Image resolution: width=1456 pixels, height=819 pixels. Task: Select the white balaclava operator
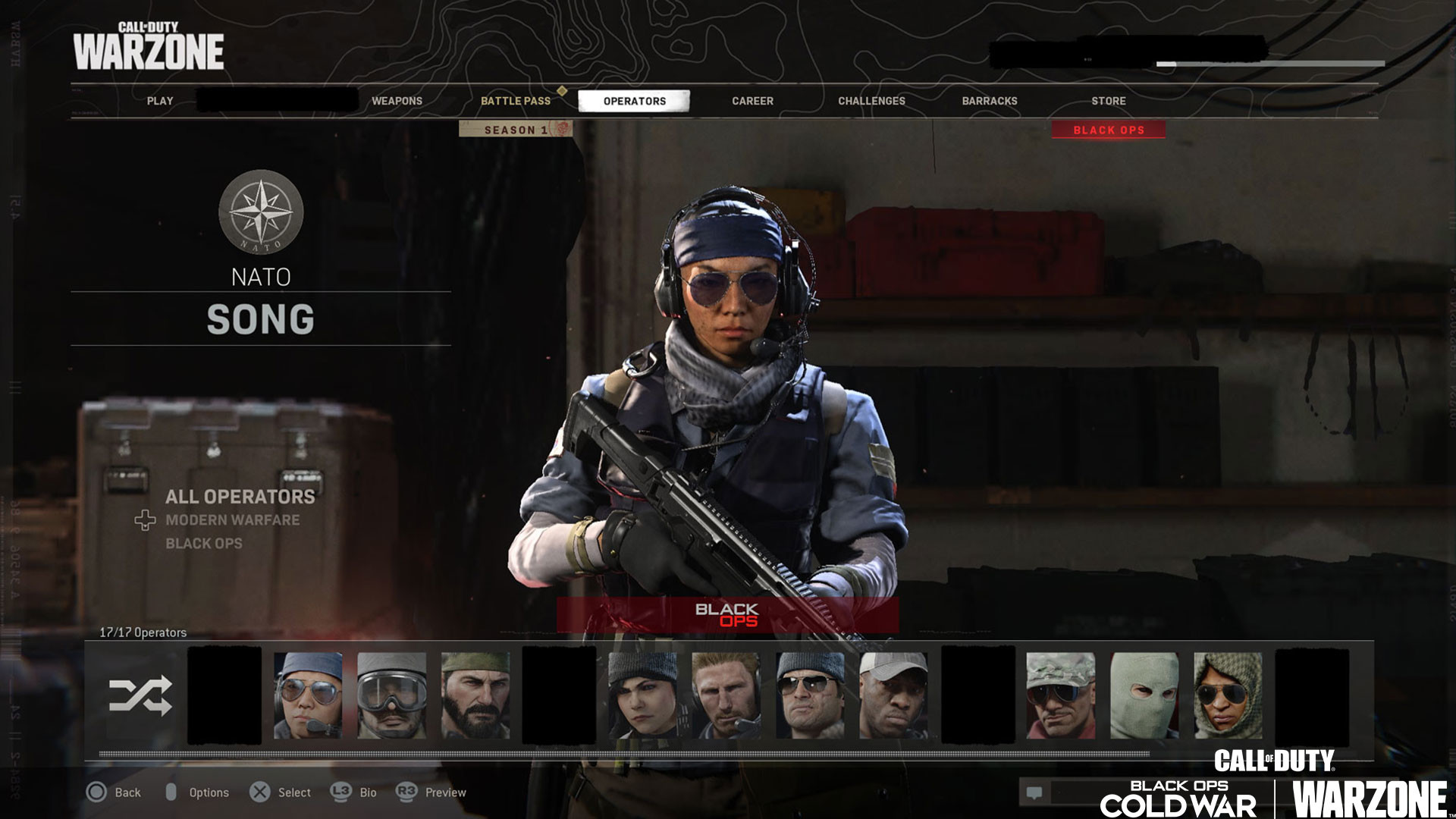coord(1144,695)
